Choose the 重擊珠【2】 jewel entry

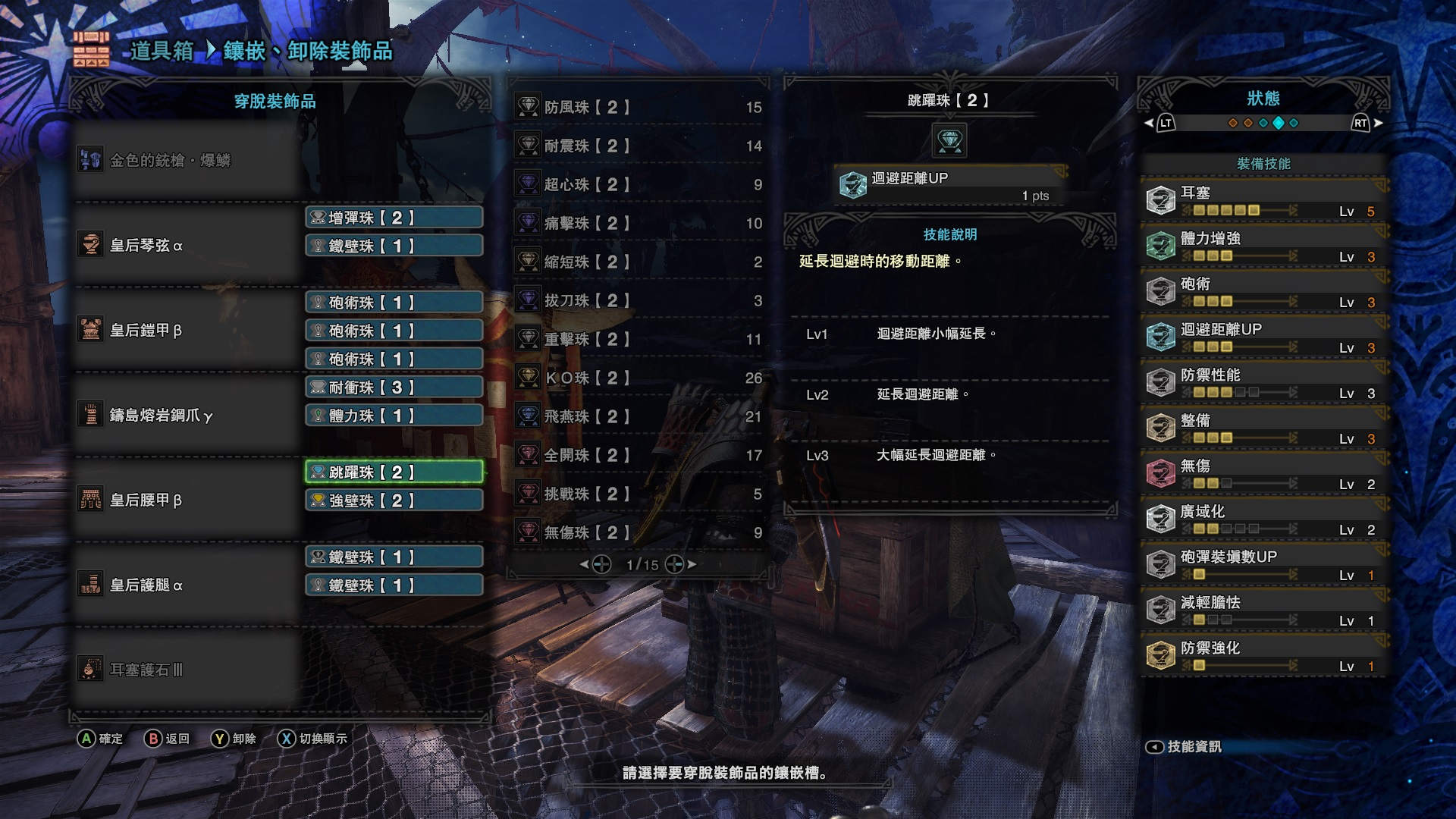click(639, 340)
